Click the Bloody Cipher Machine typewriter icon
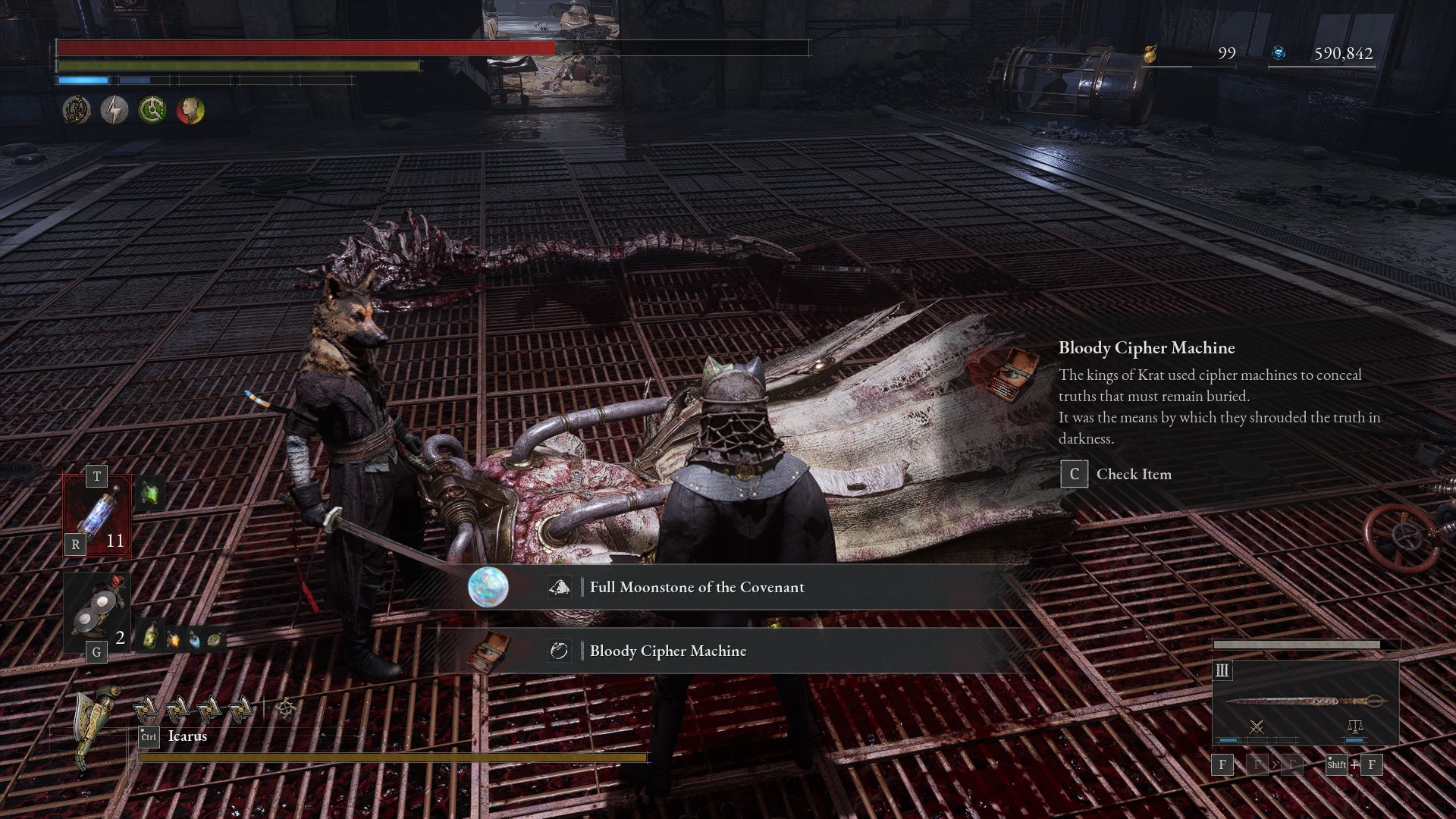Image resolution: width=1456 pixels, height=819 pixels. [1004, 372]
